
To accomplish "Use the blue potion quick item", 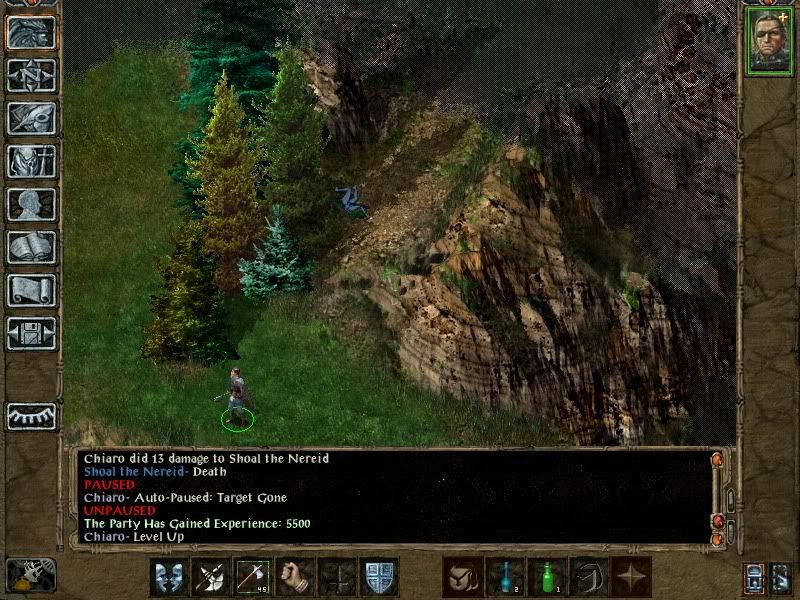I will pyautogui.click(x=505, y=577).
